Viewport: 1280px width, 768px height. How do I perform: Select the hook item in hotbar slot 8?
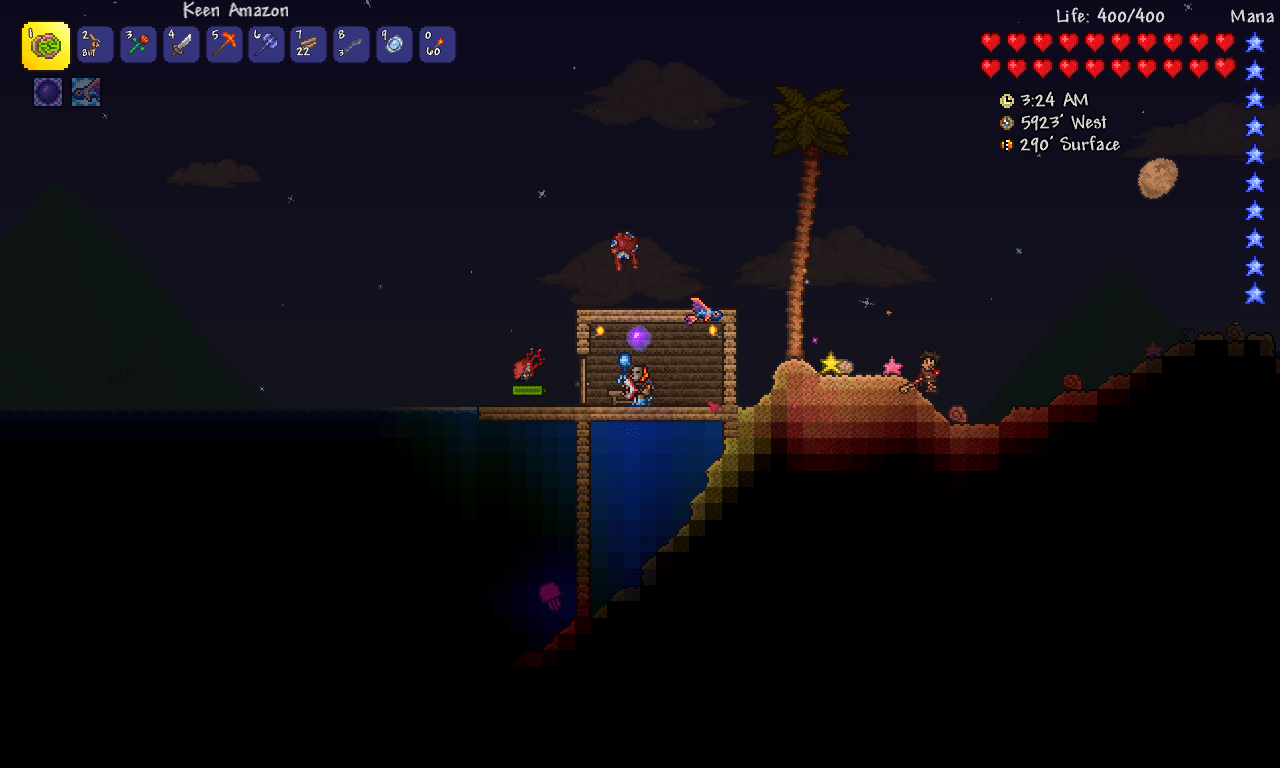pyautogui.click(x=352, y=45)
